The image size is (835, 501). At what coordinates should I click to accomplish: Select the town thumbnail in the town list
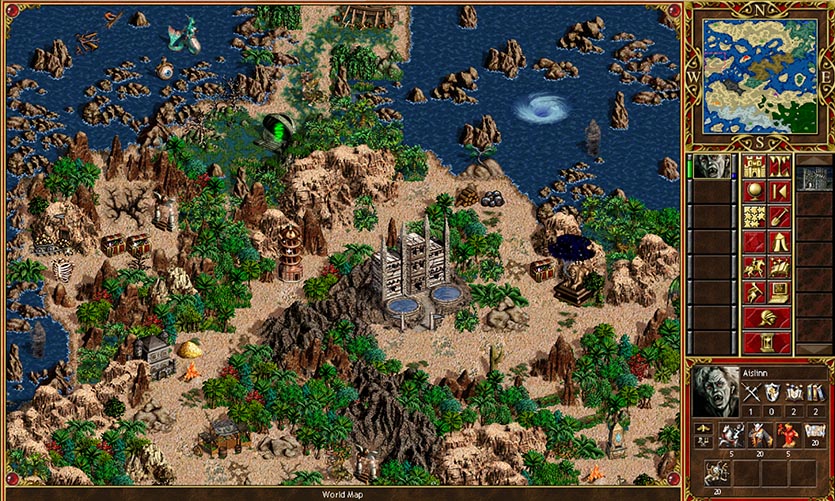tap(815, 179)
